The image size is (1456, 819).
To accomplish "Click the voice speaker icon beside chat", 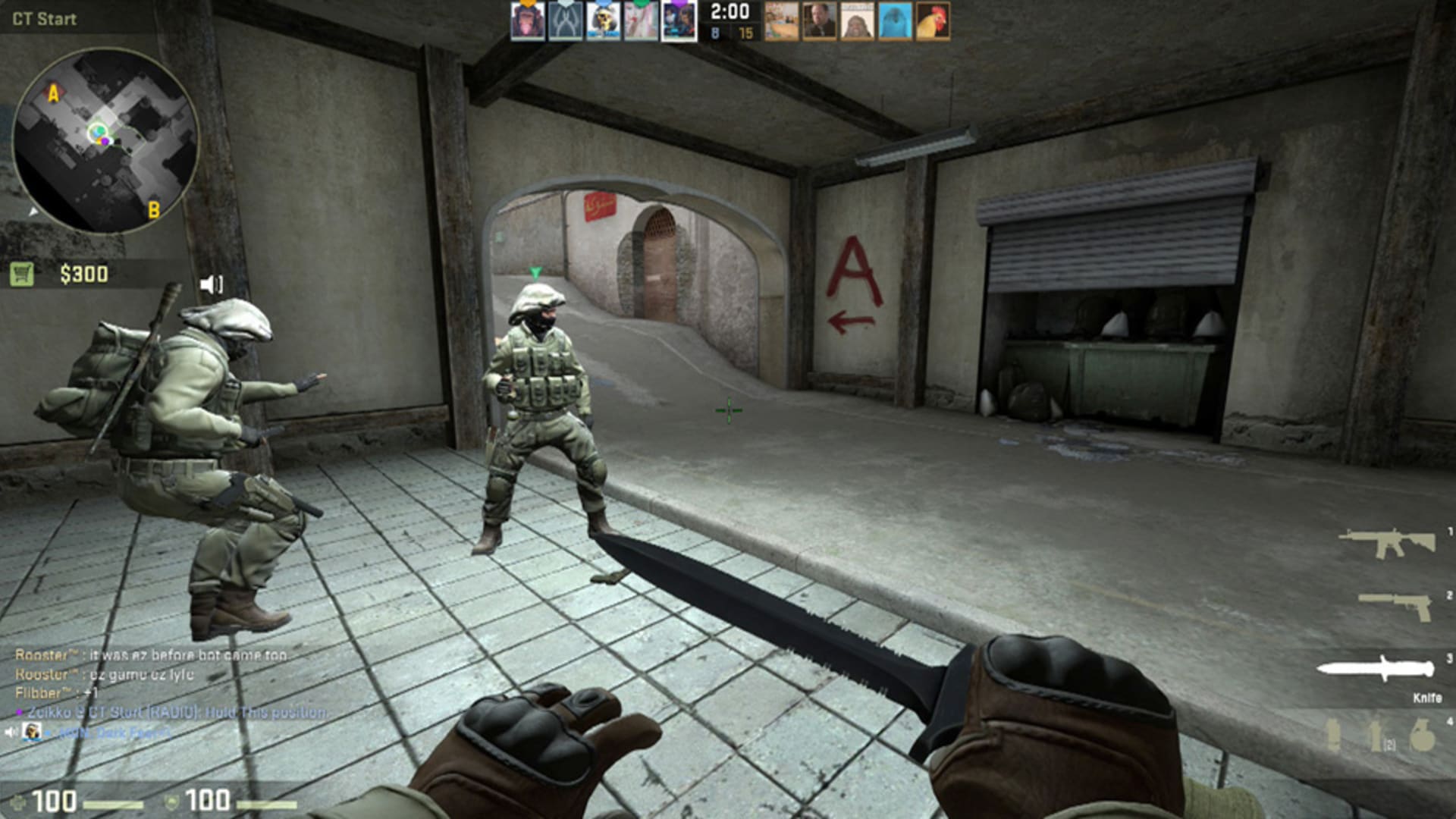I will [11, 732].
